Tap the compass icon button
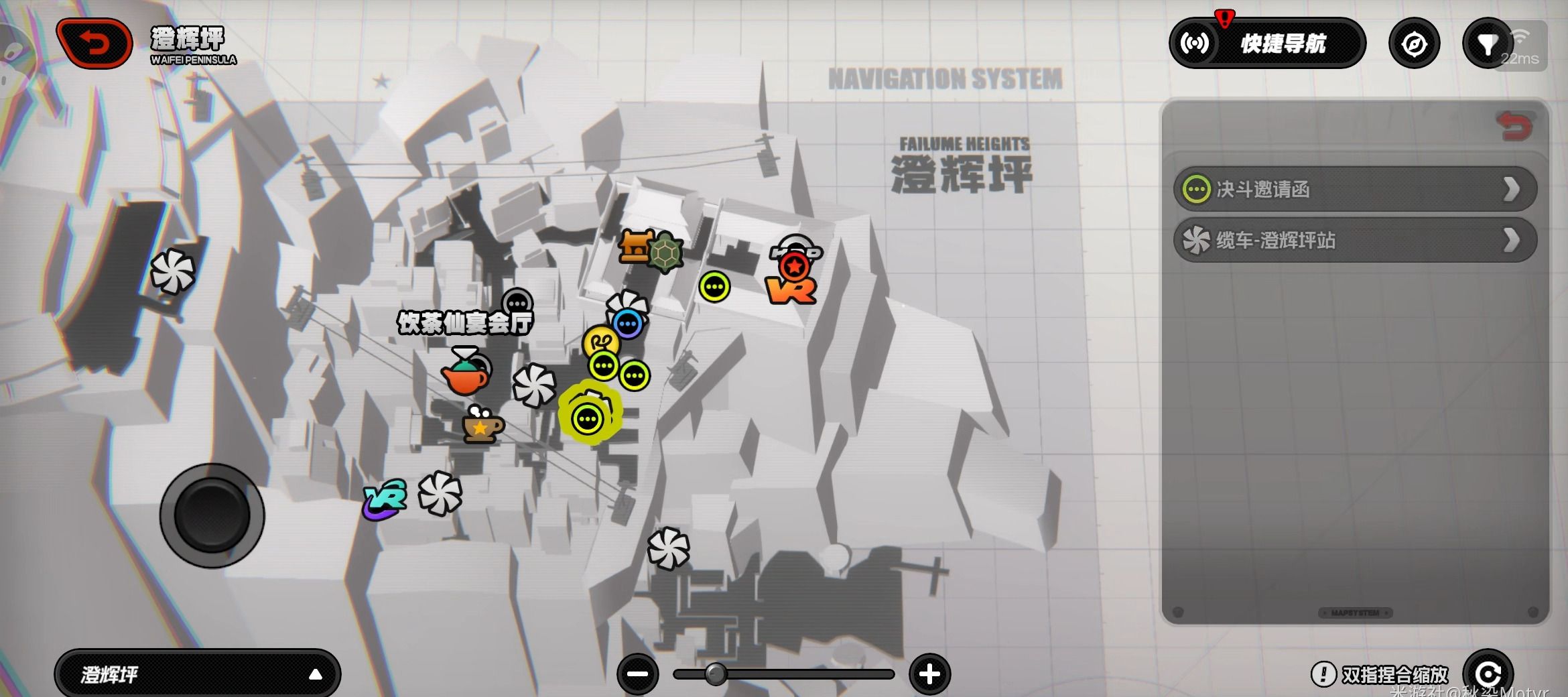The height and width of the screenshot is (697, 1568). 1414,44
